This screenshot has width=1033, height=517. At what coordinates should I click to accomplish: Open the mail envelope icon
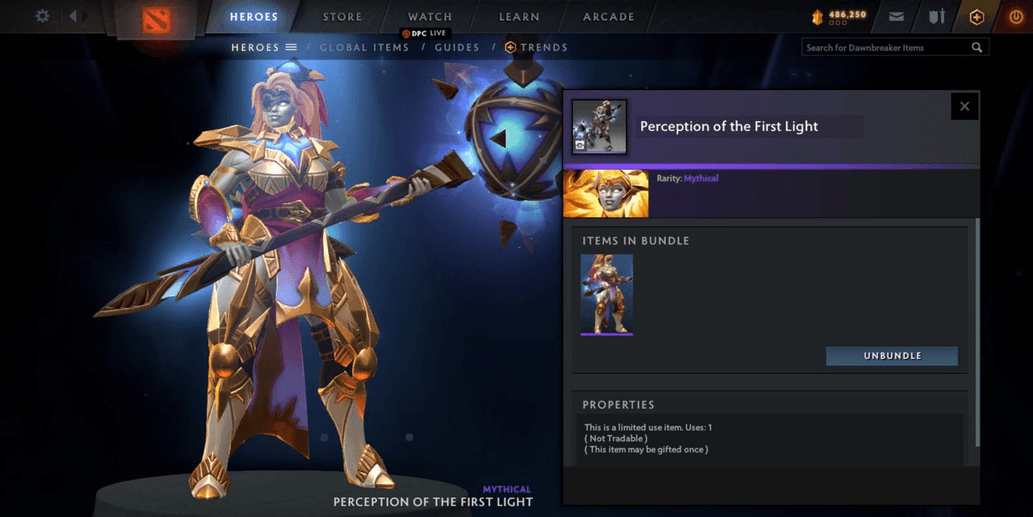tap(896, 17)
